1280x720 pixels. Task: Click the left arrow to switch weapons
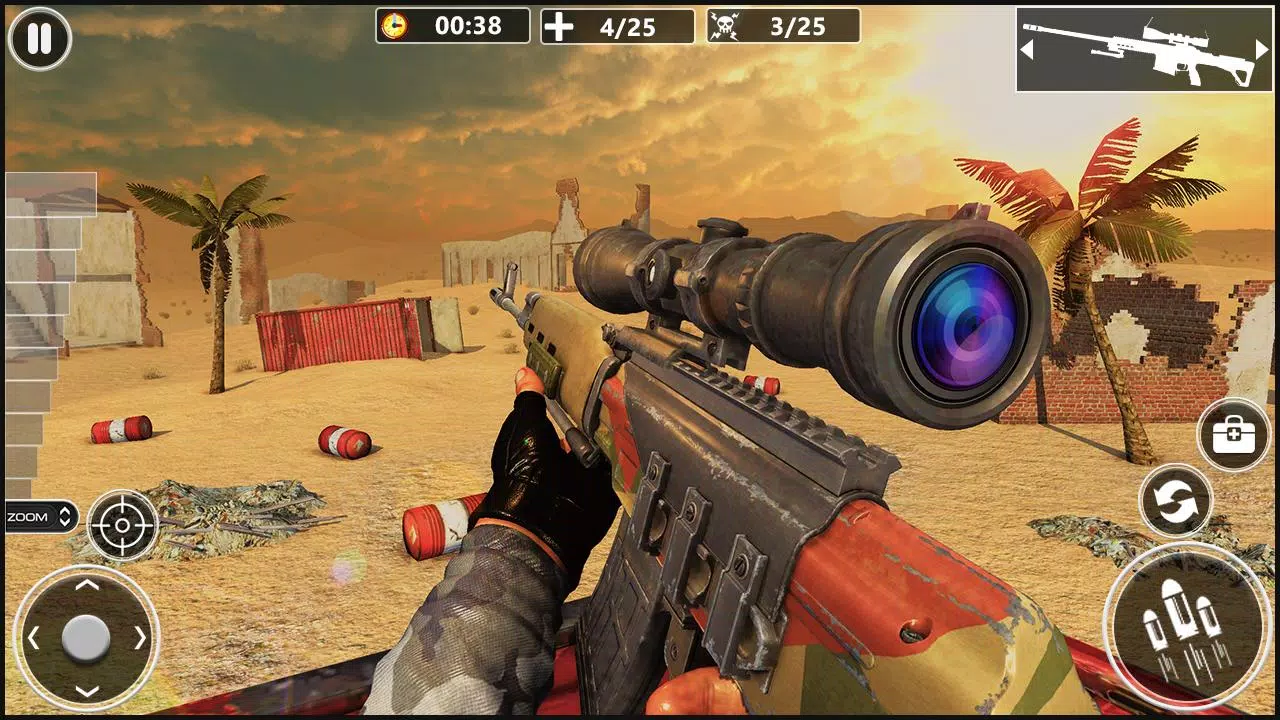pyautogui.click(x=1027, y=47)
